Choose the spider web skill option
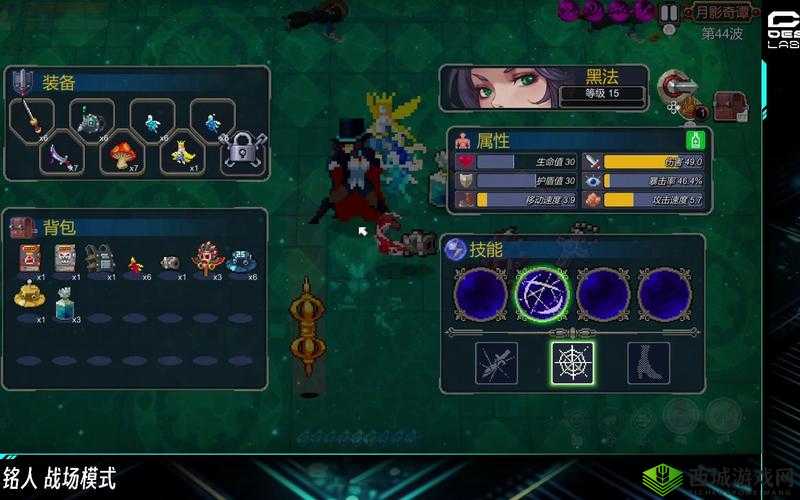The image size is (800, 500). coord(572,363)
